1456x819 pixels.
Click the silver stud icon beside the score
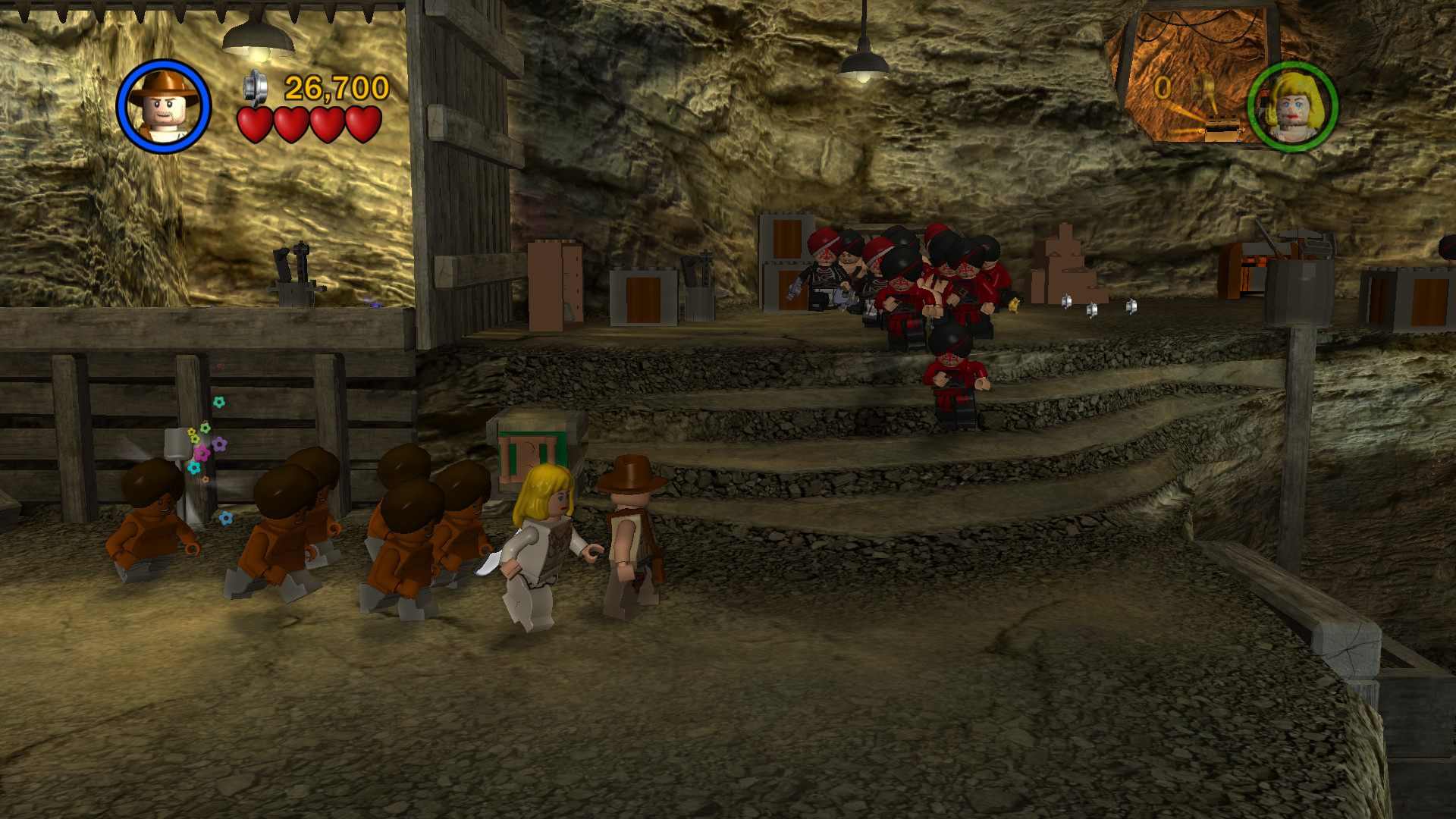254,86
